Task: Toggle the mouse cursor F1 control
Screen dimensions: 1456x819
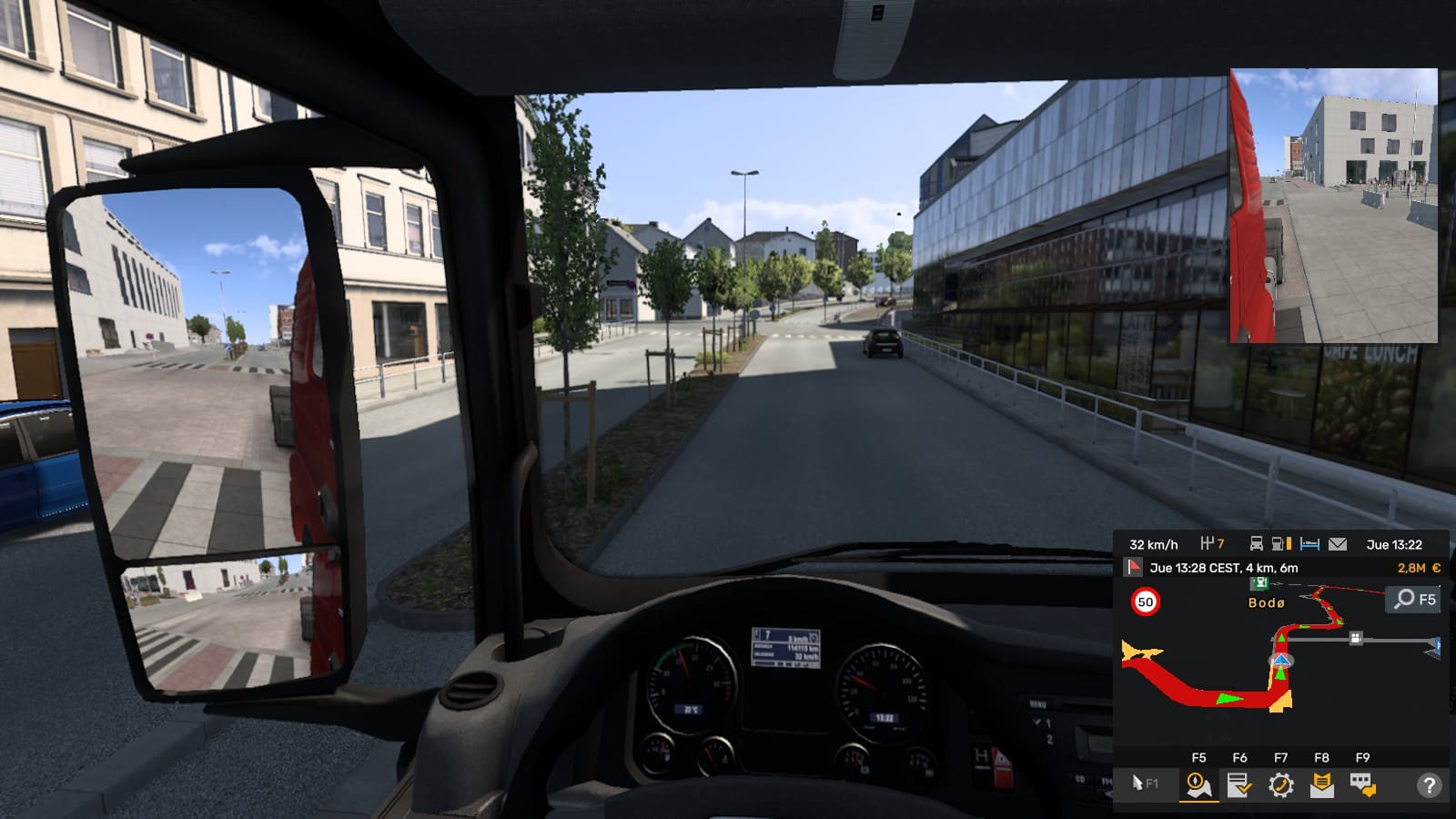Action: (x=1144, y=784)
